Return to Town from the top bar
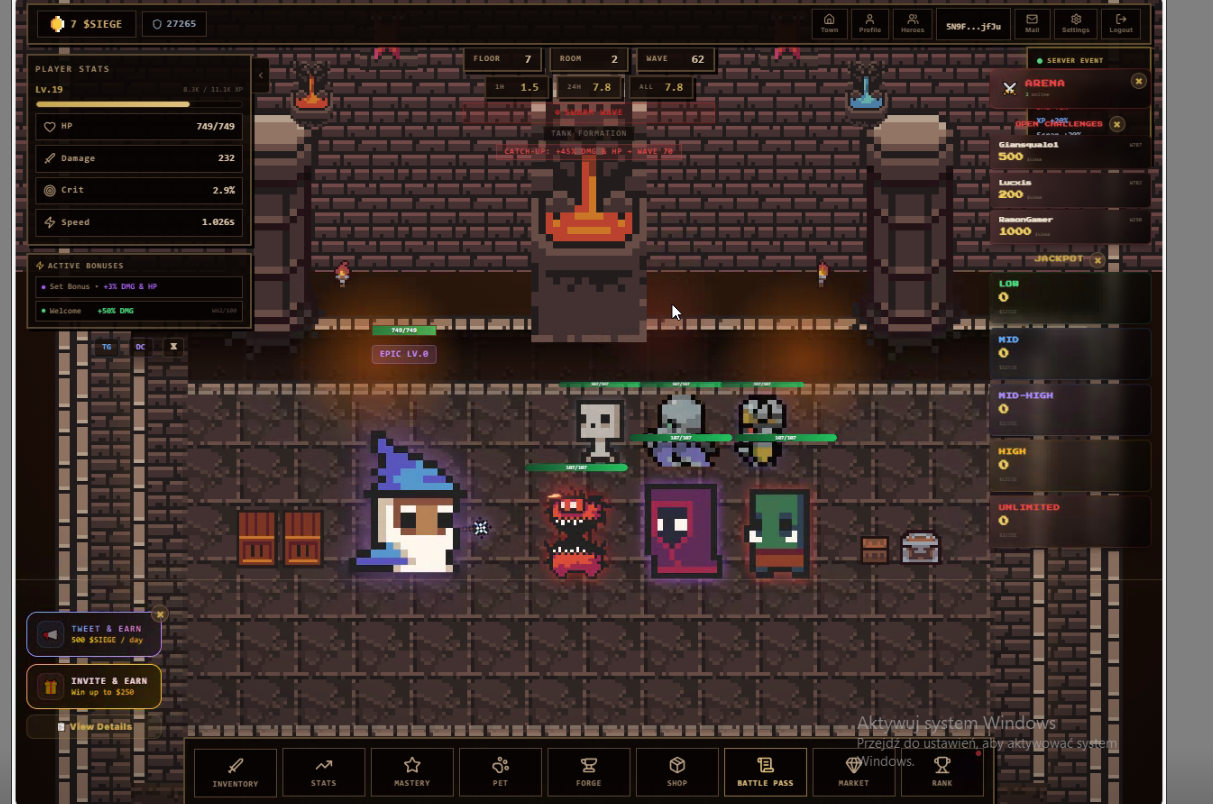 [829, 23]
